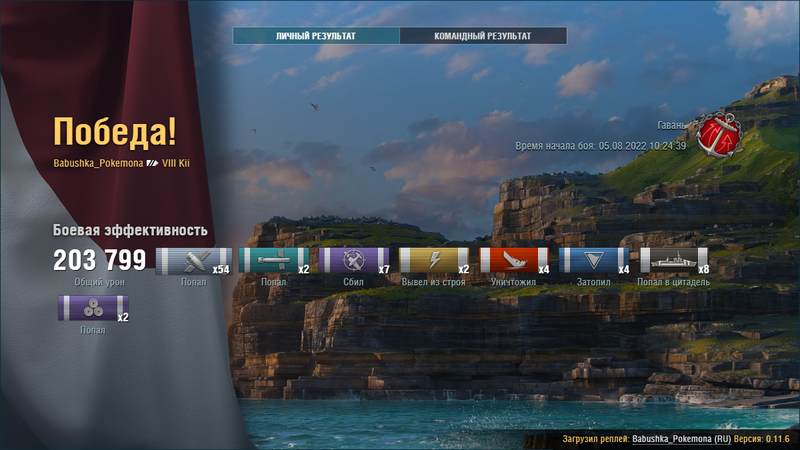Screen dimensions: 800x450
Task: Switch to the Командный результат tab
Action: (x=483, y=36)
